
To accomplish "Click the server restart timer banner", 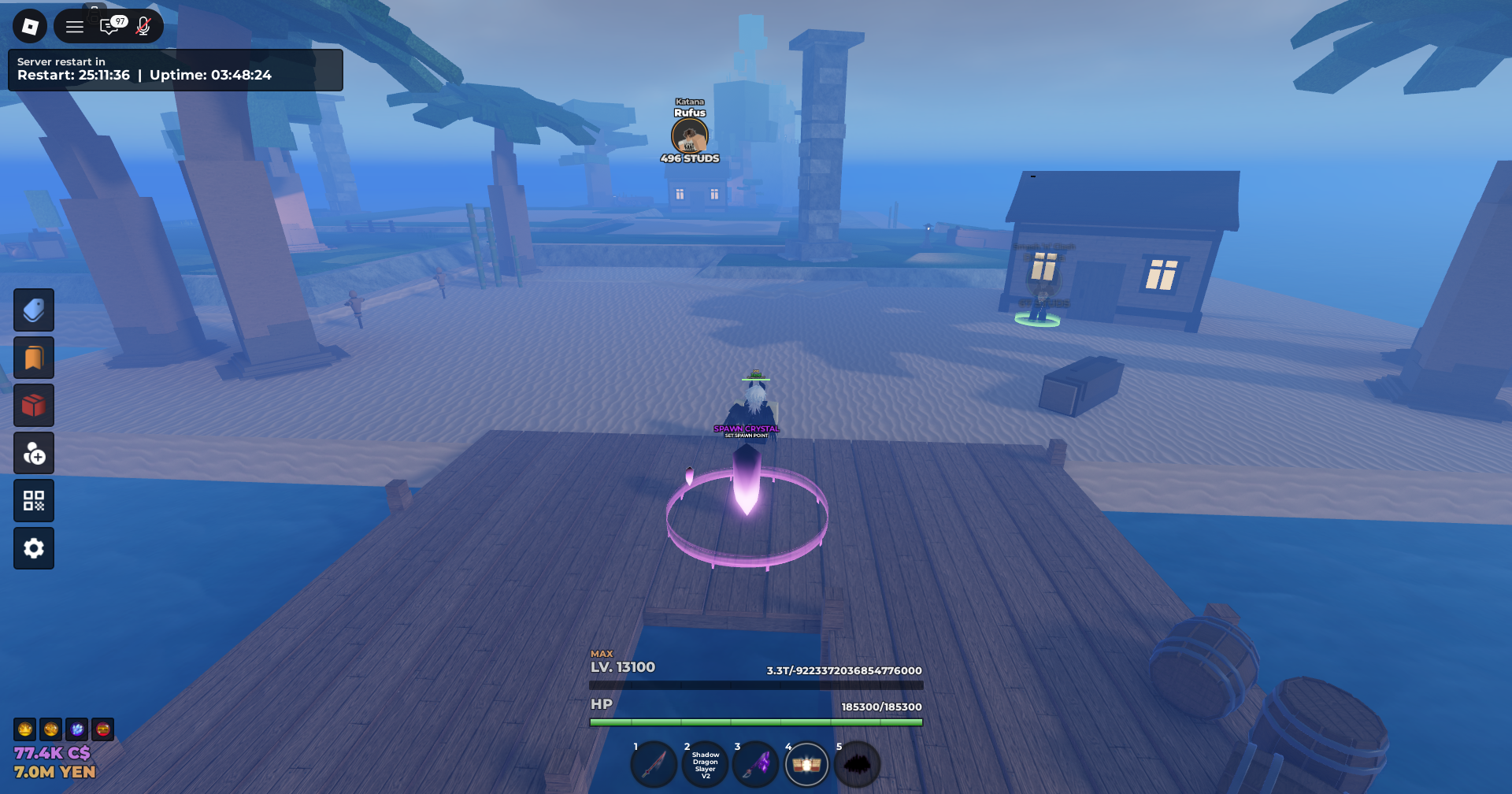I will [175, 69].
